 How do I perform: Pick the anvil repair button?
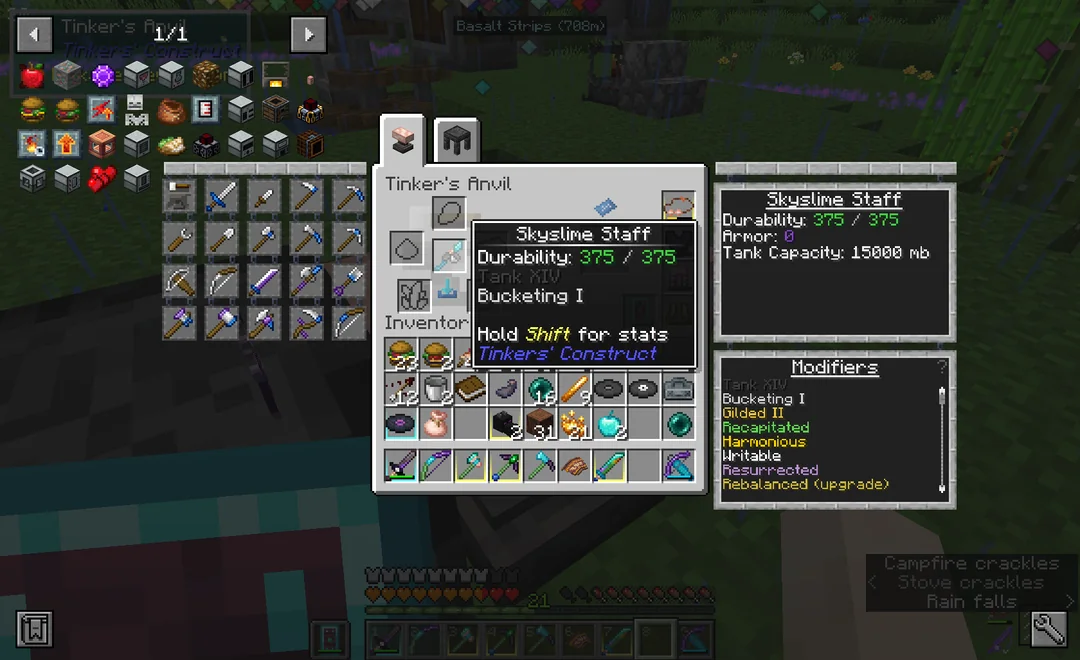coord(180,196)
